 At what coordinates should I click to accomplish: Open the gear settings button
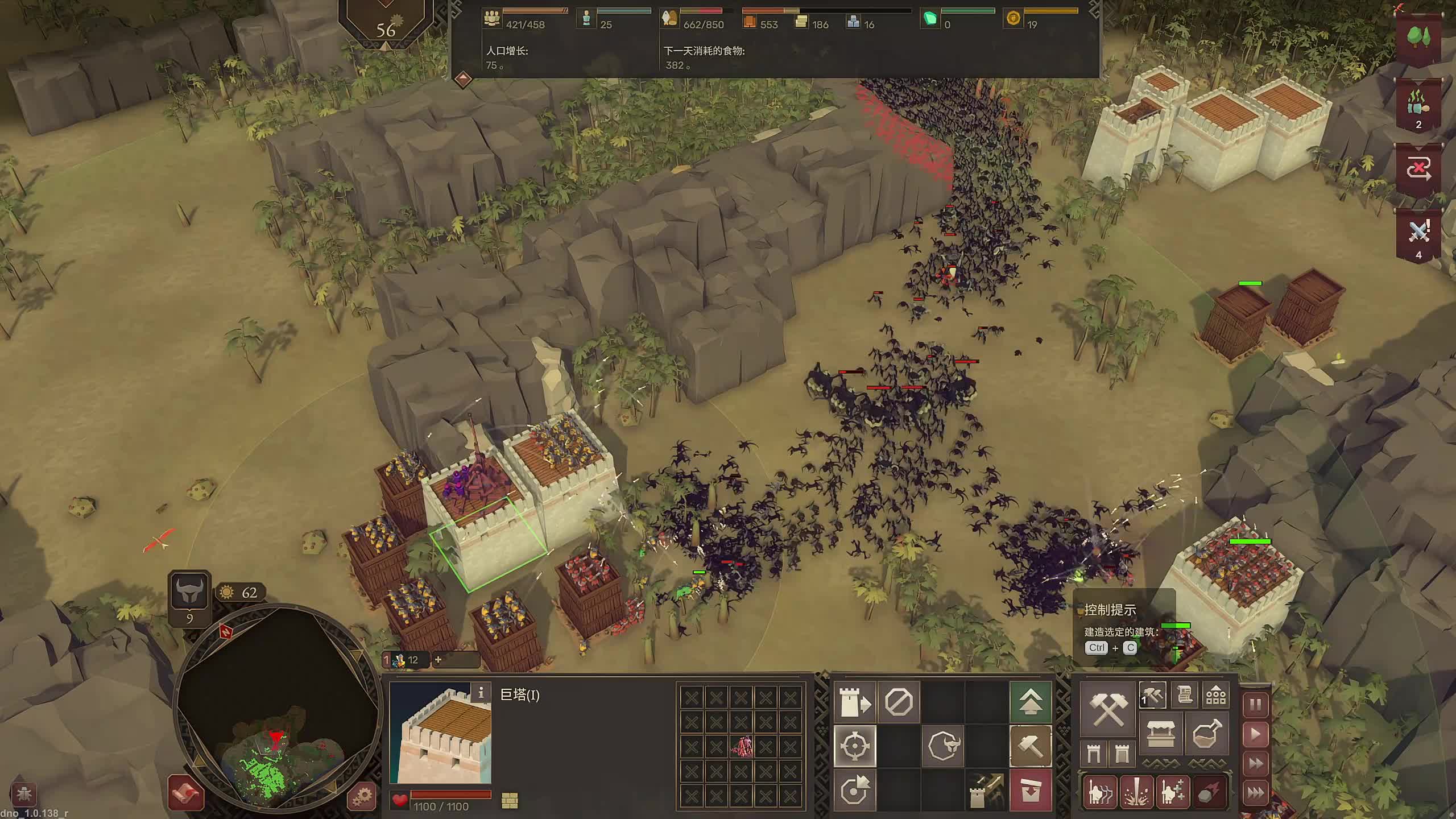click(x=362, y=795)
